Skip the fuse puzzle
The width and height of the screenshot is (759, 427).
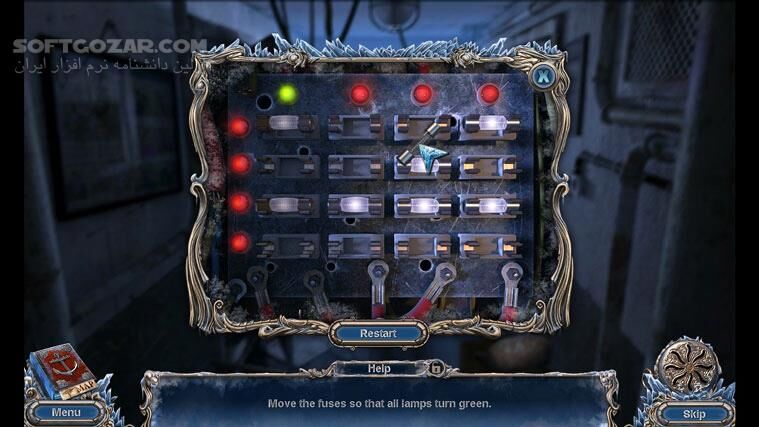[693, 413]
